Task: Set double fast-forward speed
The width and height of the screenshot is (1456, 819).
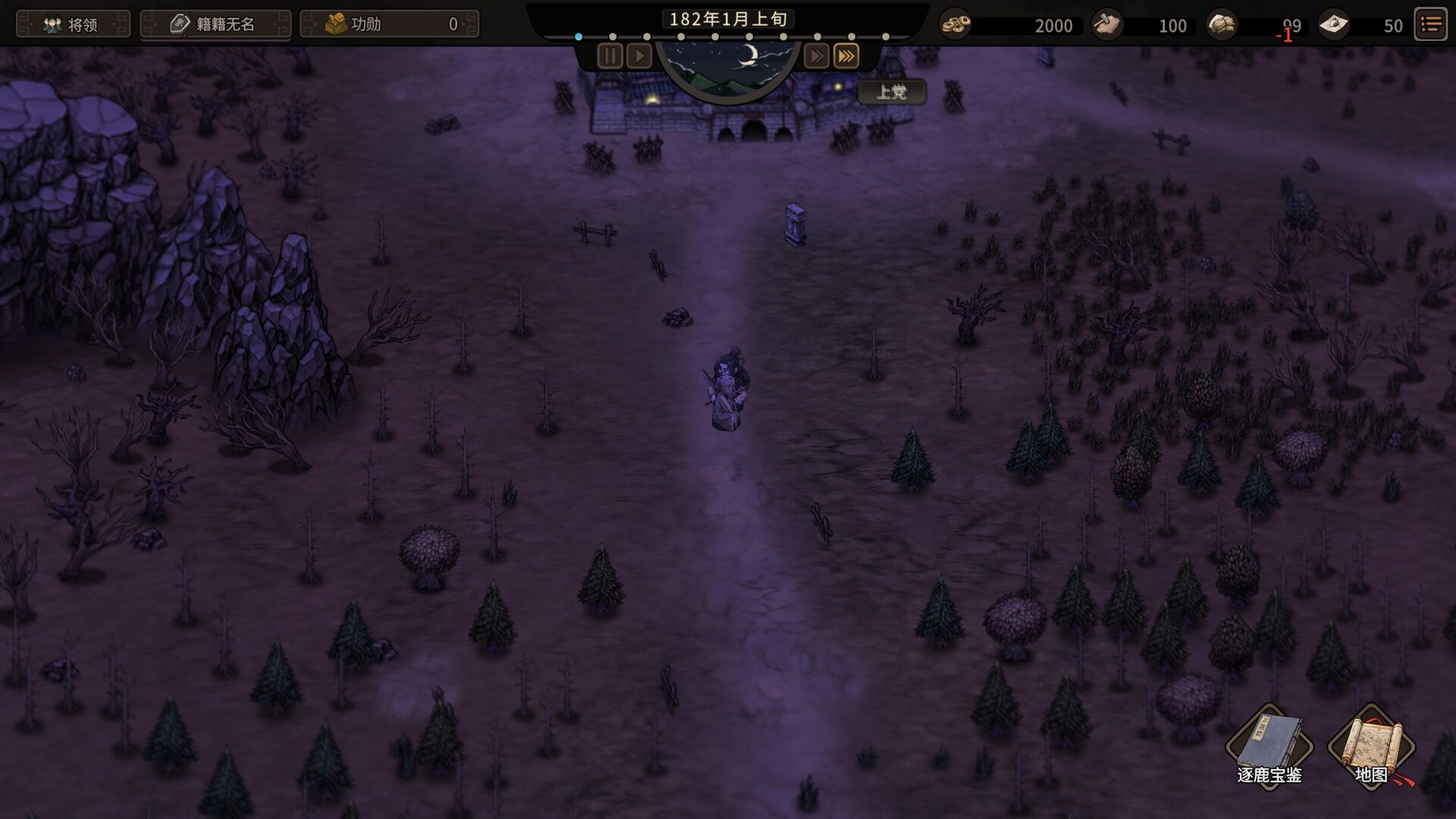Action: click(x=816, y=56)
